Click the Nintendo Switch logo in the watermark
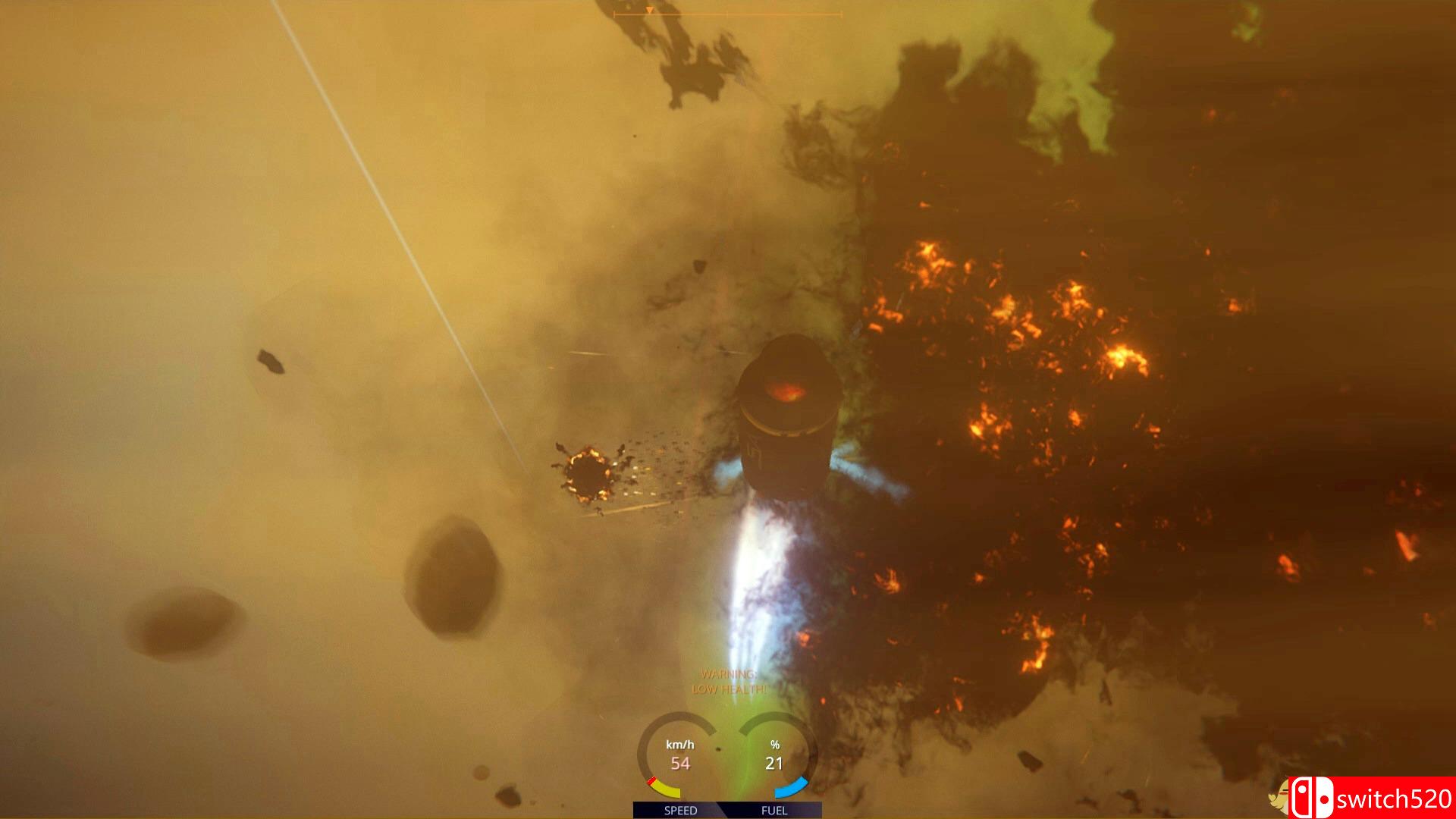The width and height of the screenshot is (1456, 819). point(1313,797)
